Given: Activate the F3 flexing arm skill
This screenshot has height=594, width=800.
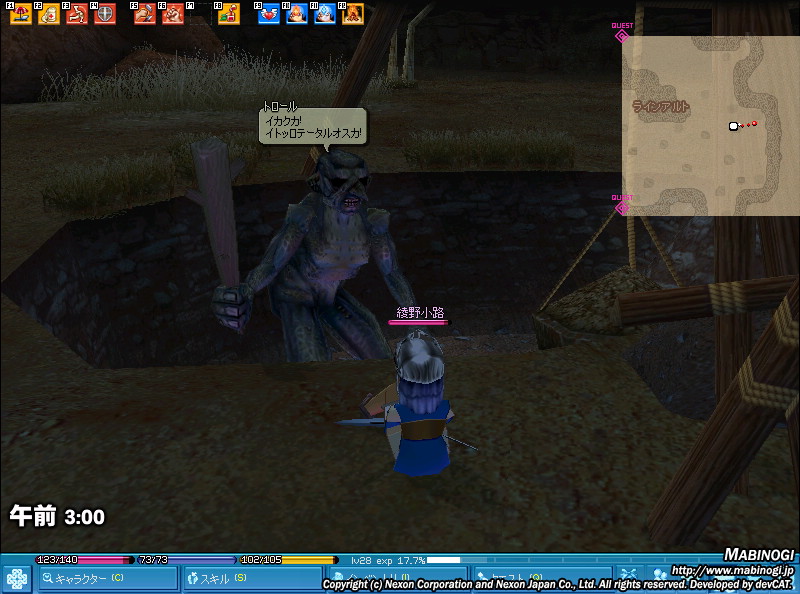Looking at the screenshot, I should (76, 15).
